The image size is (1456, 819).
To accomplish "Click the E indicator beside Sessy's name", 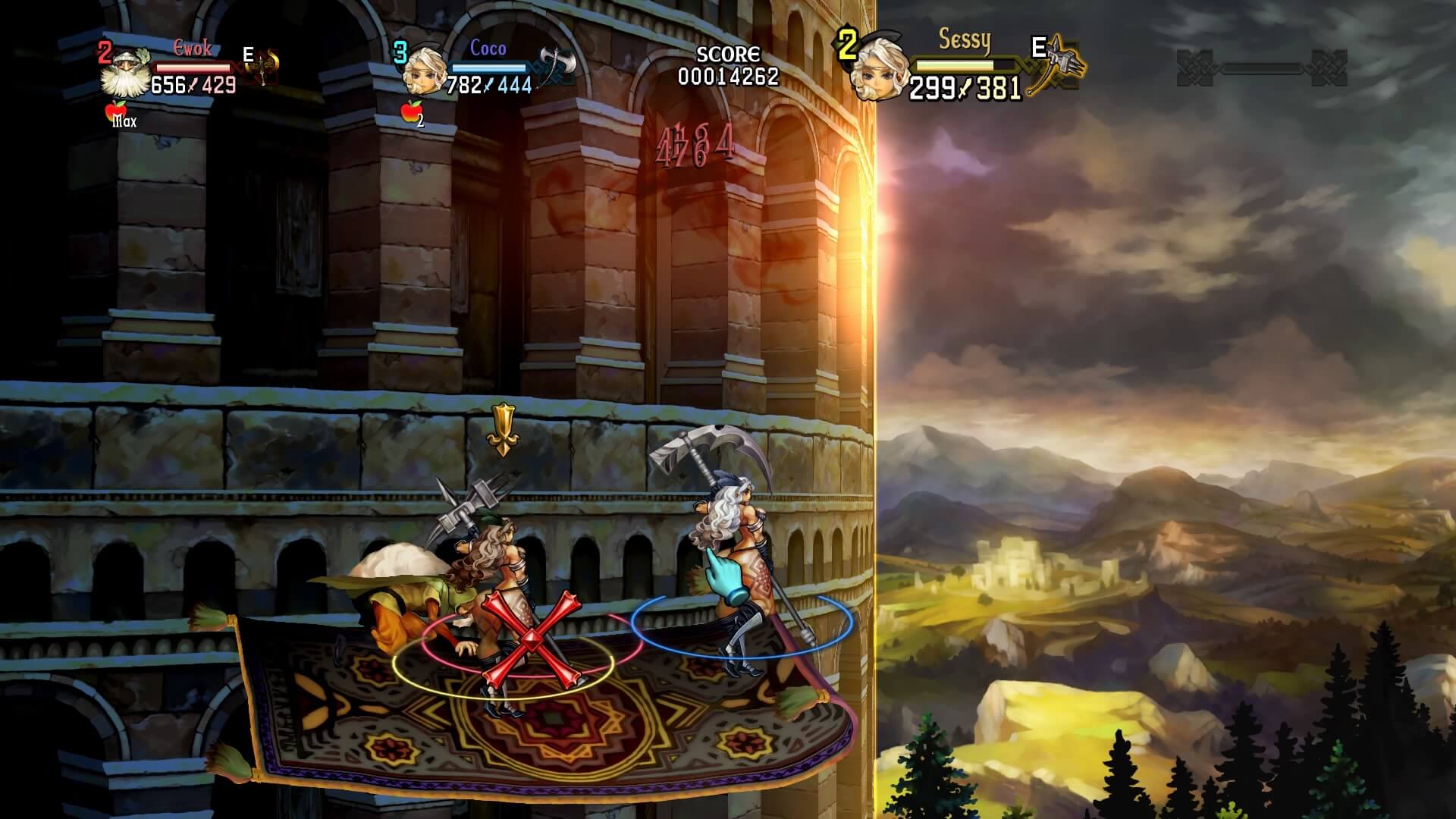I will click(1039, 48).
